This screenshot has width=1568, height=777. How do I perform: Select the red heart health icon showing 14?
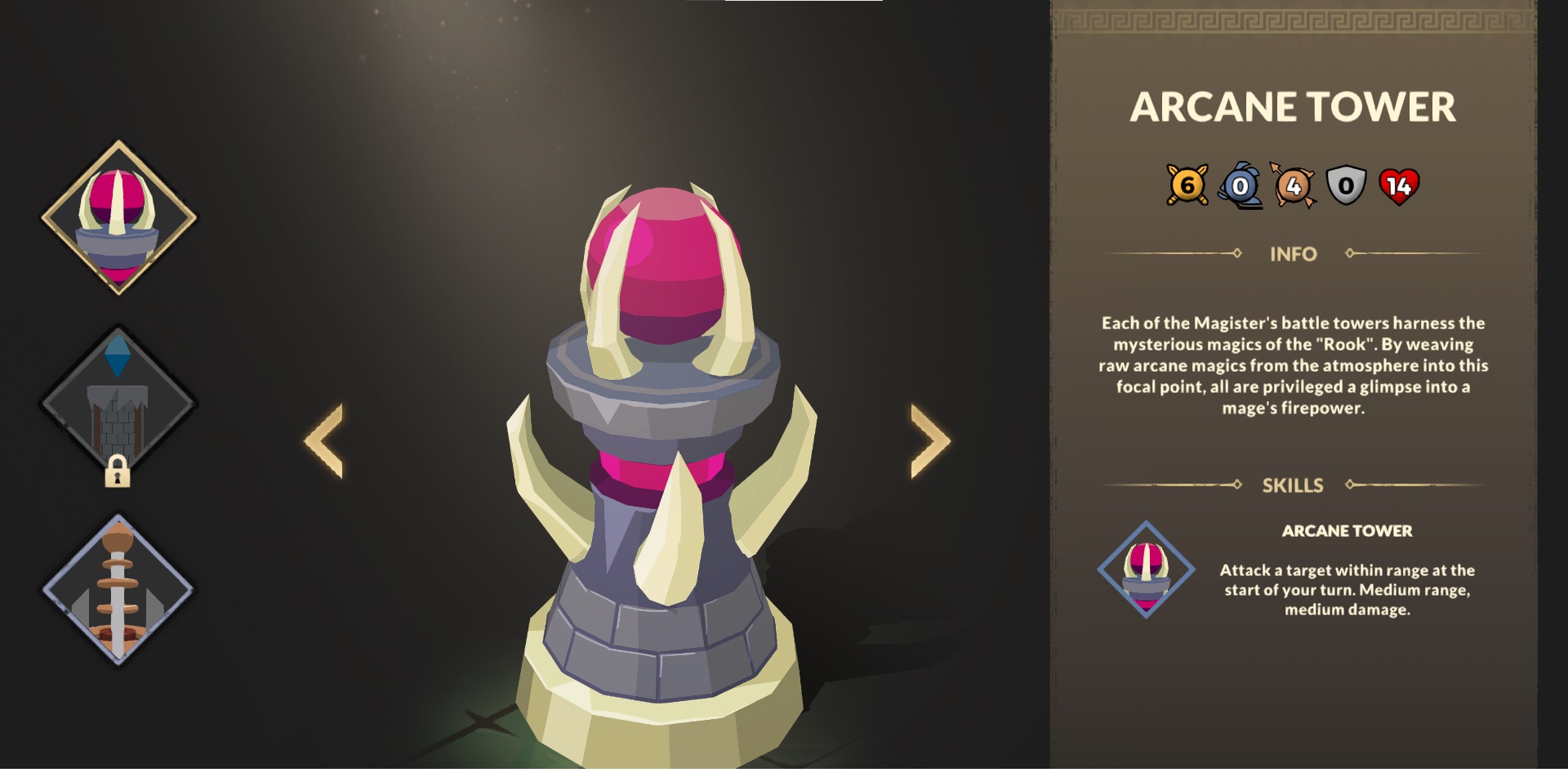point(1401,186)
